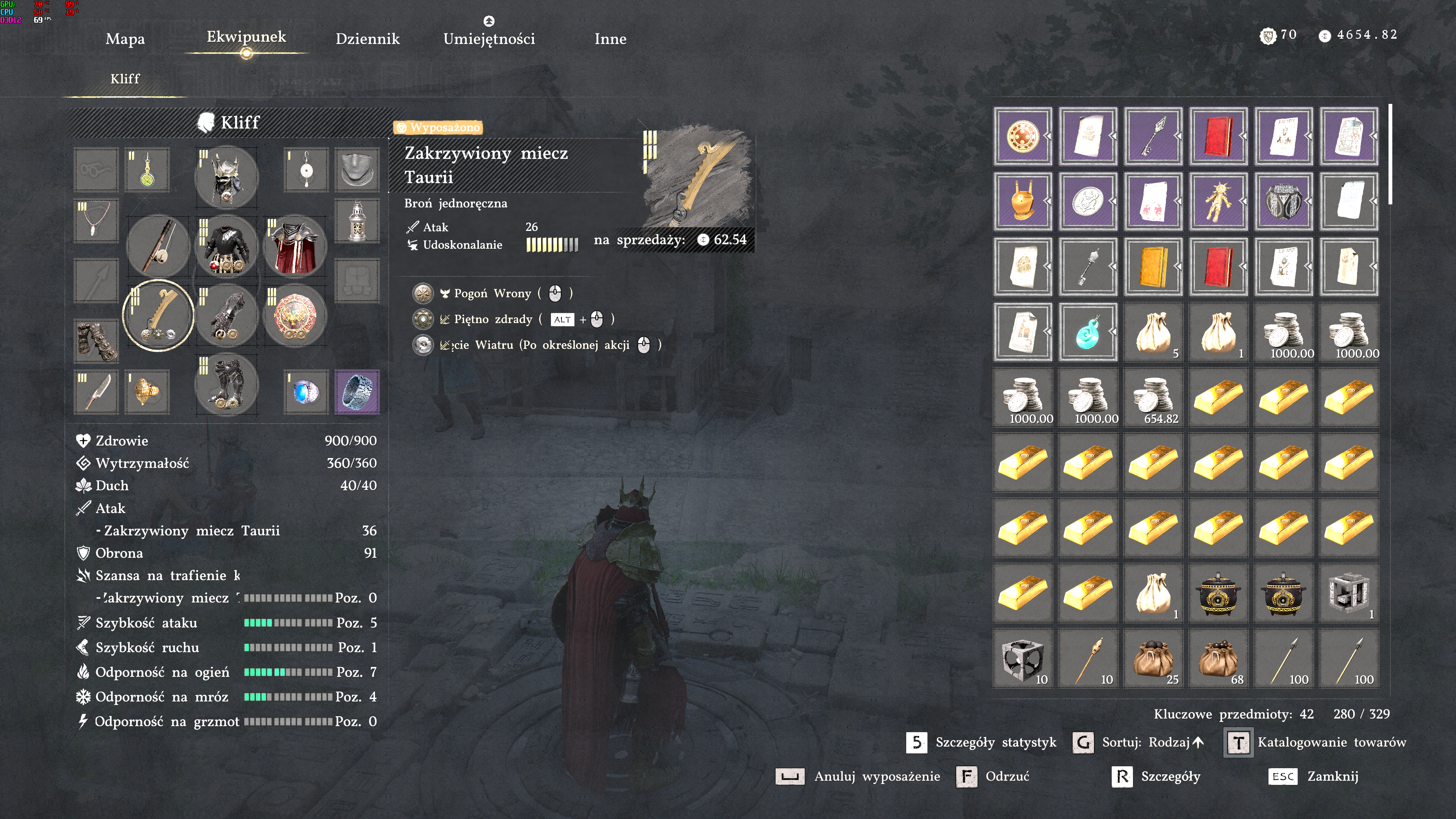Choose the bag of 68 items
The image size is (1456, 819).
pos(1218,659)
